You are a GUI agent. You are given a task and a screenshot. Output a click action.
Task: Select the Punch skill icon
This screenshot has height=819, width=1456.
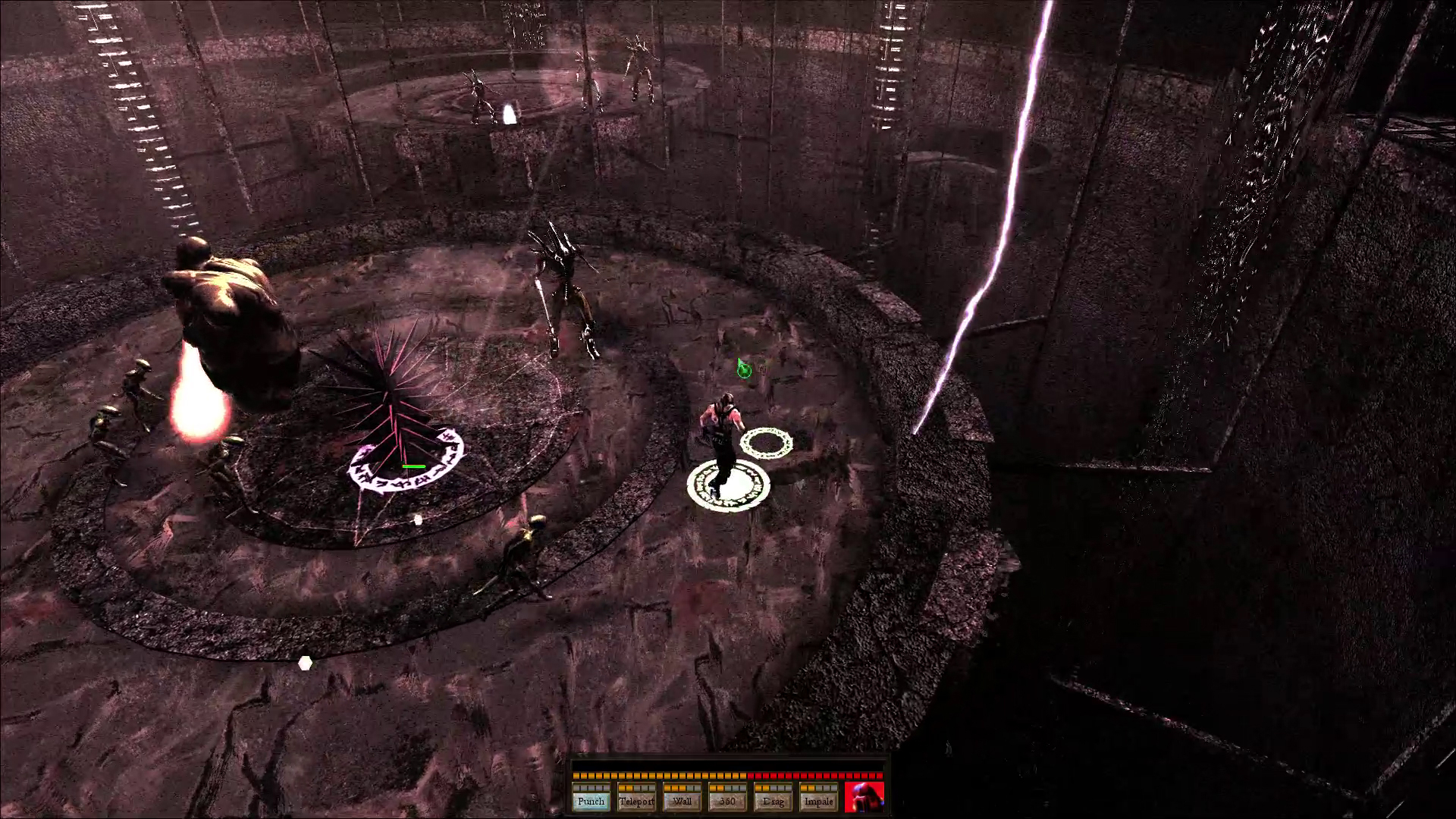point(591,801)
